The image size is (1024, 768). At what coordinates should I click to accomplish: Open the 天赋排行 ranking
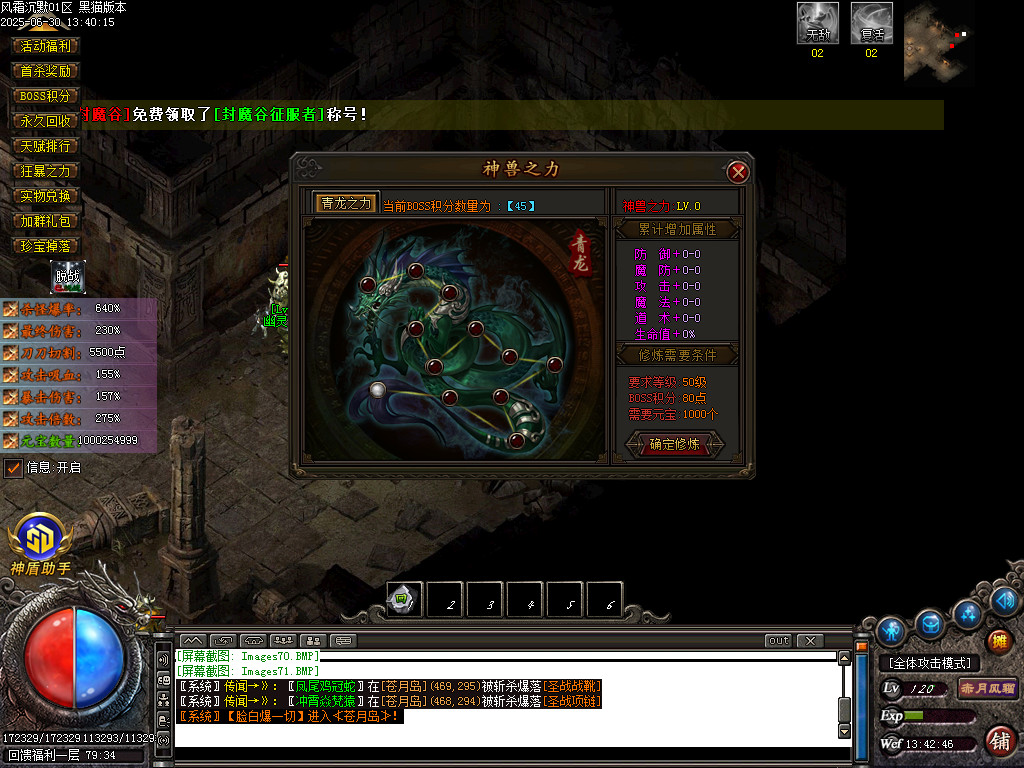[47, 146]
